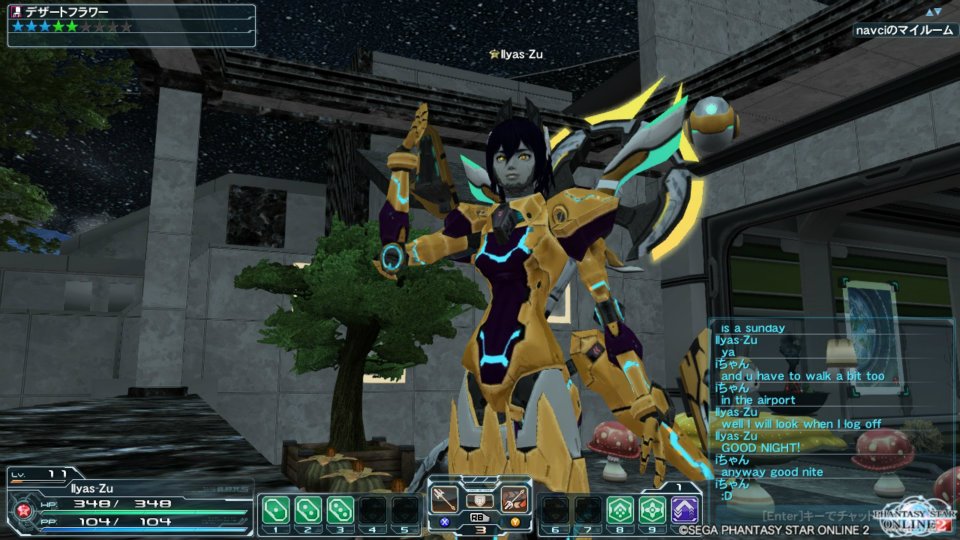Select hotbar slot 1 green item

[x=276, y=510]
